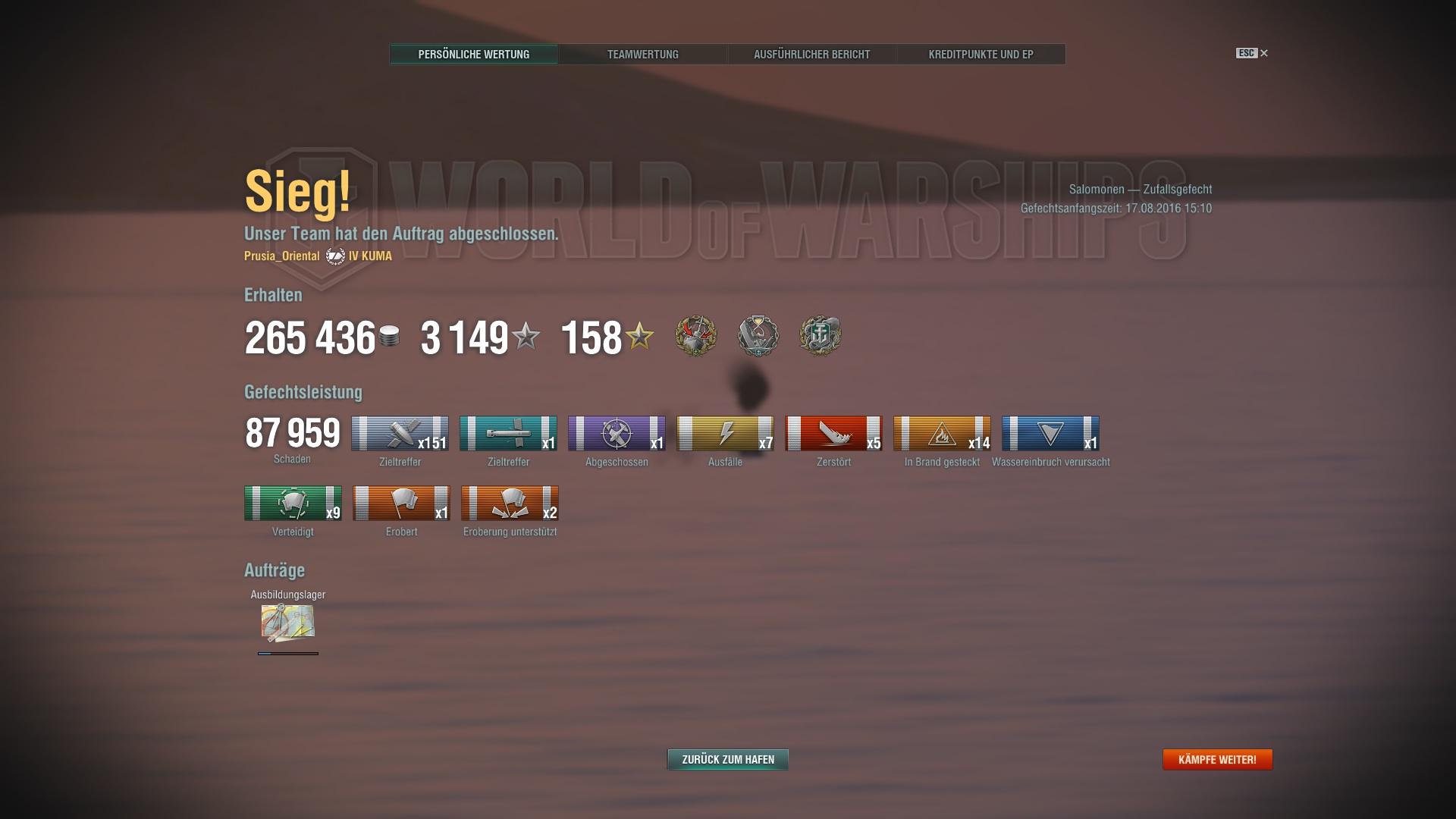Inspect the middle achievement medal
Viewport: 1456px width, 819px height.
coord(758,336)
